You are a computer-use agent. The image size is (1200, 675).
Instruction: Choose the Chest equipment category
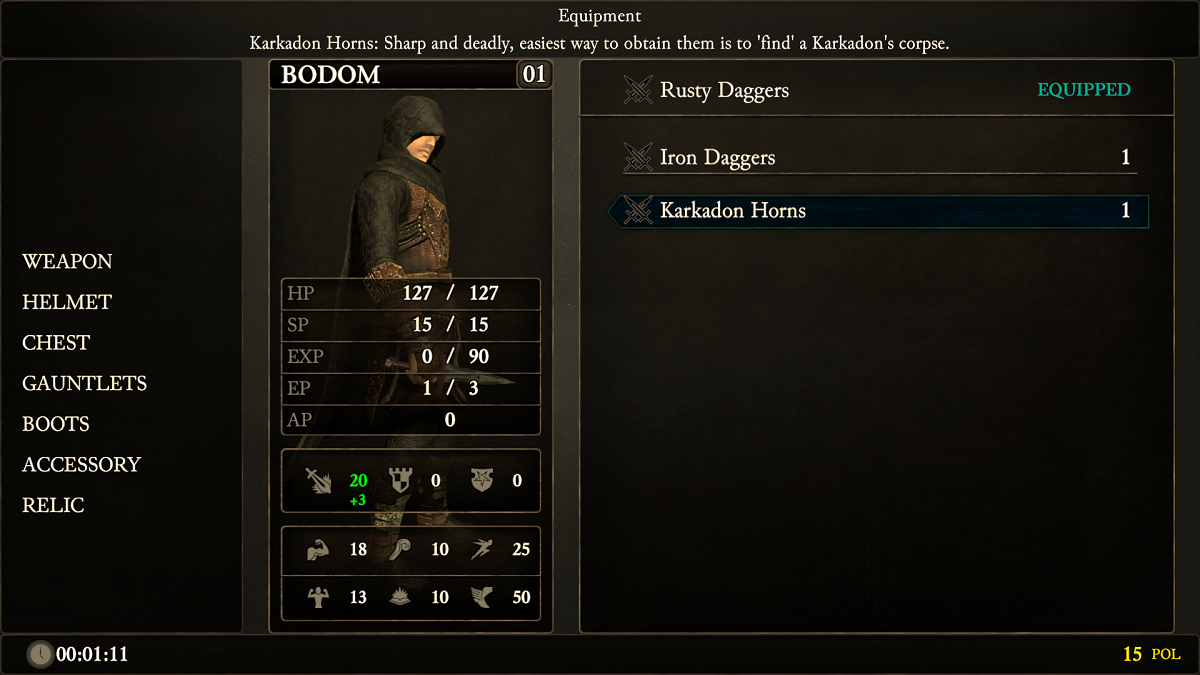[56, 343]
